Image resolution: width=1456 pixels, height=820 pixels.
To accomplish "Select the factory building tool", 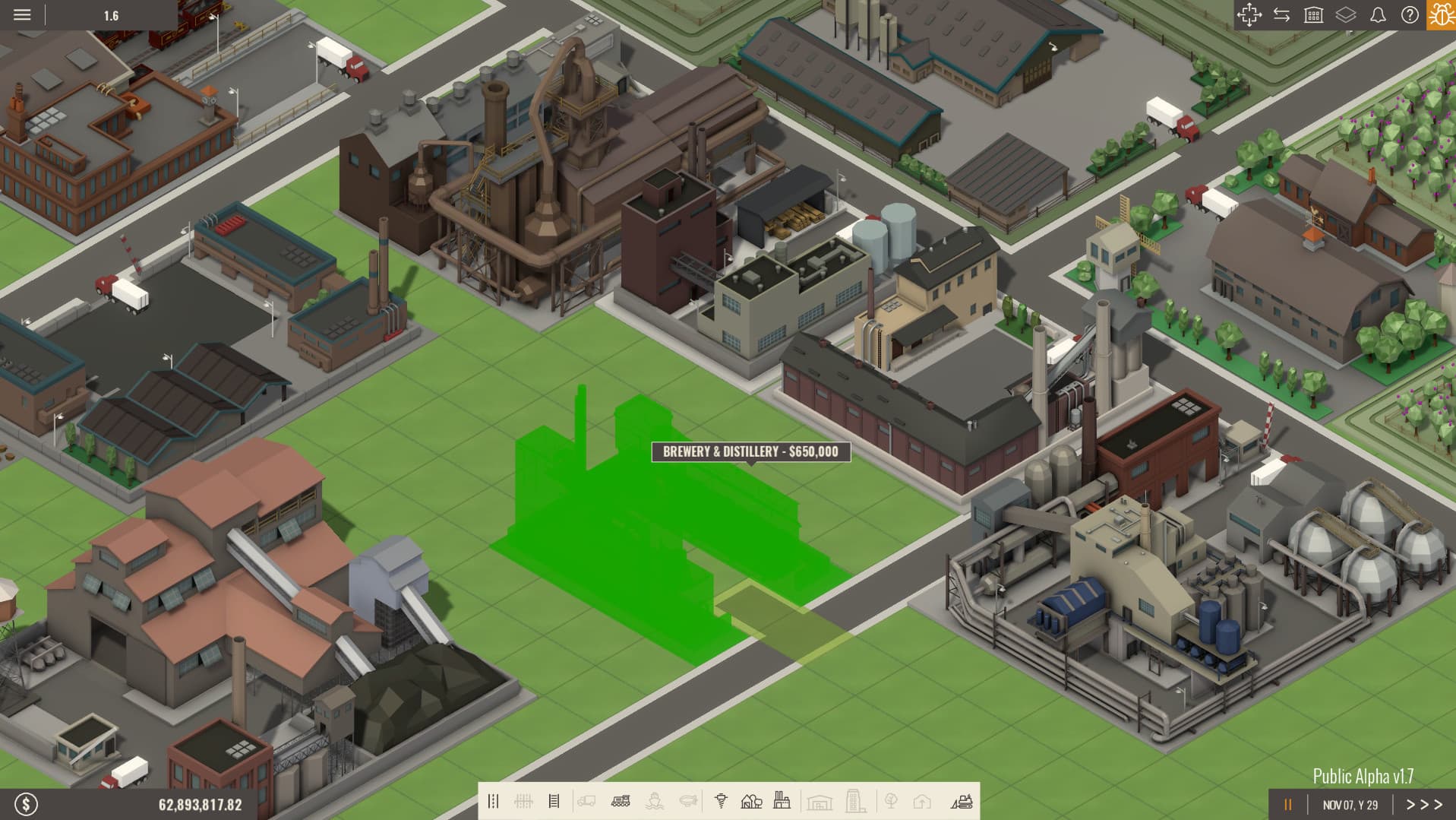I will 782,800.
